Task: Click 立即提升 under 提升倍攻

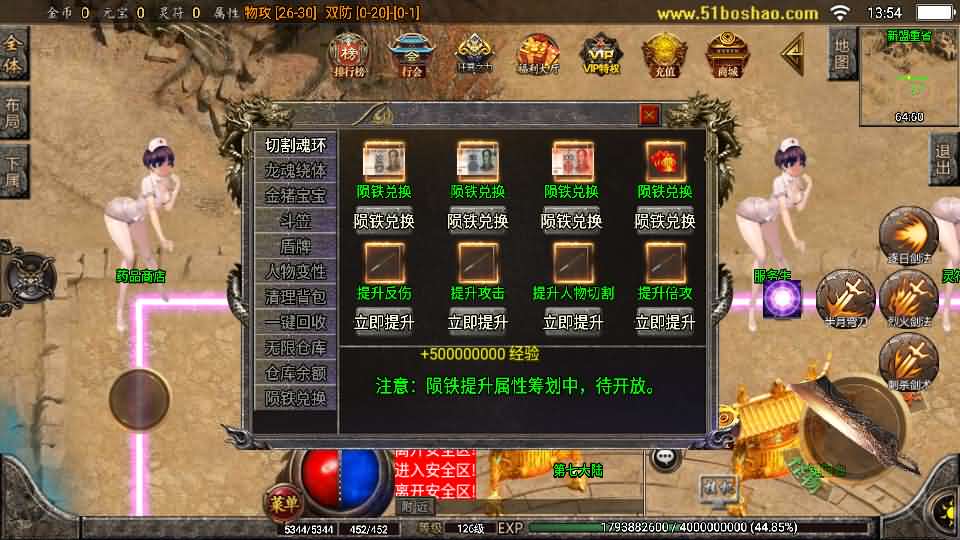Action: coord(665,322)
